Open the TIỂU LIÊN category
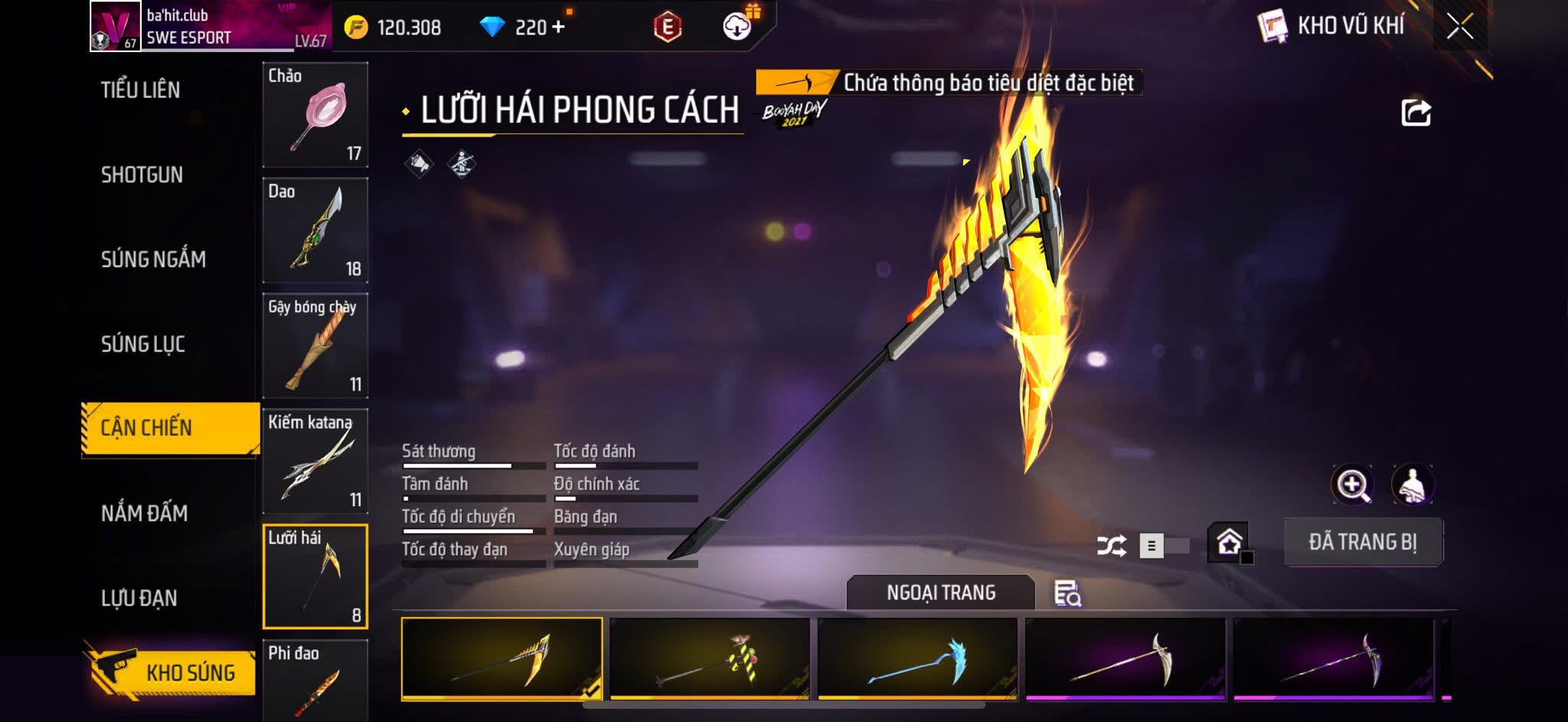This screenshot has height=722, width=1568. [x=140, y=90]
